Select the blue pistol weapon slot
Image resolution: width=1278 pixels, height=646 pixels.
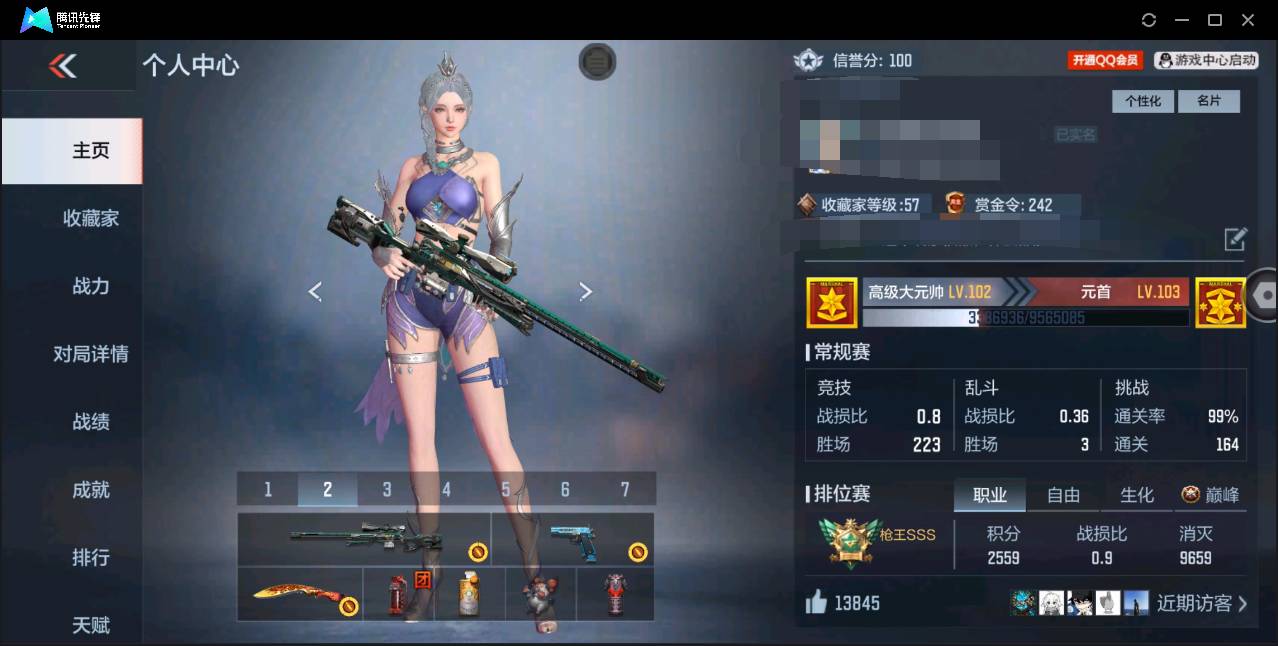[573, 539]
